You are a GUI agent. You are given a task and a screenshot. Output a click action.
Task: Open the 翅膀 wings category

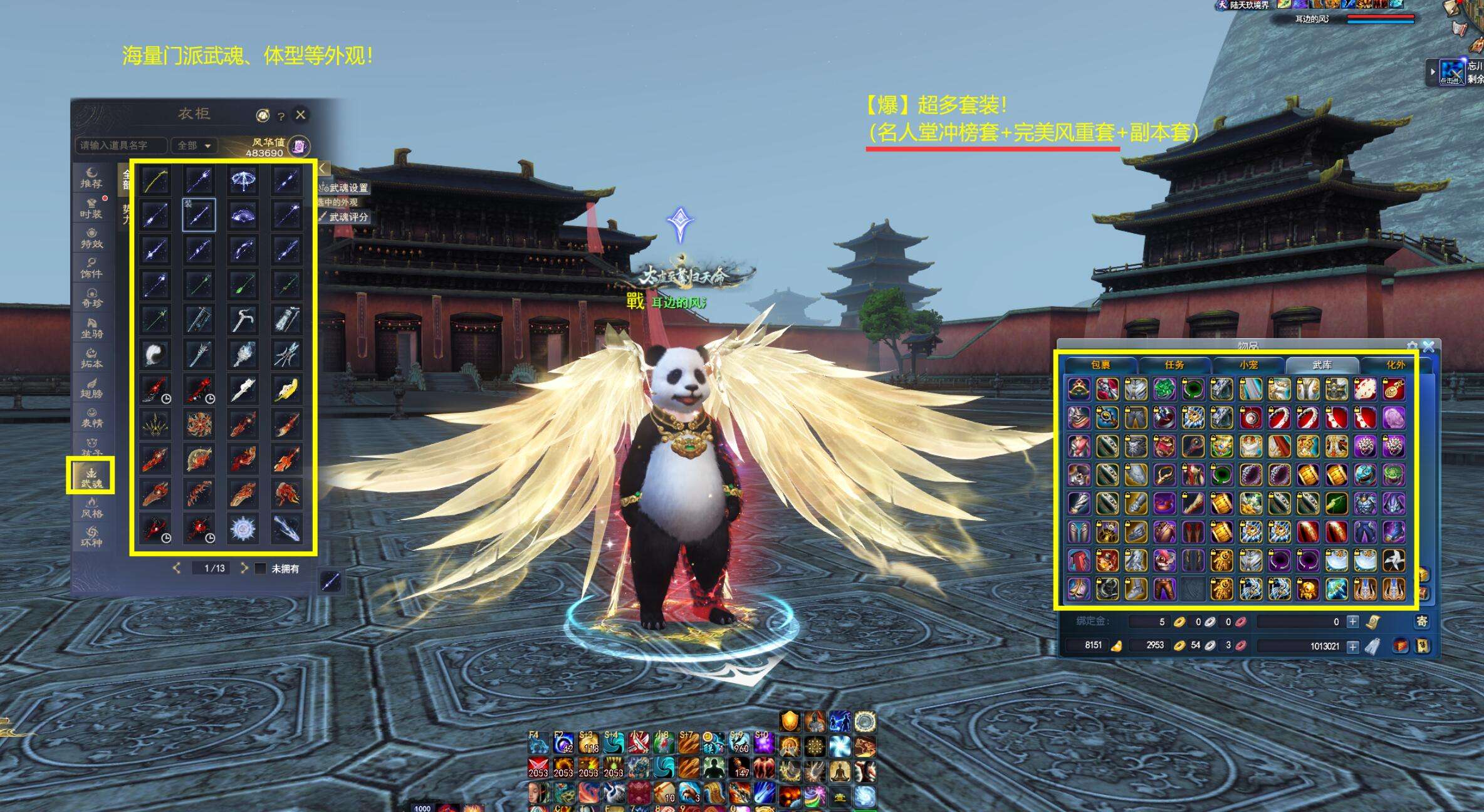(x=91, y=388)
